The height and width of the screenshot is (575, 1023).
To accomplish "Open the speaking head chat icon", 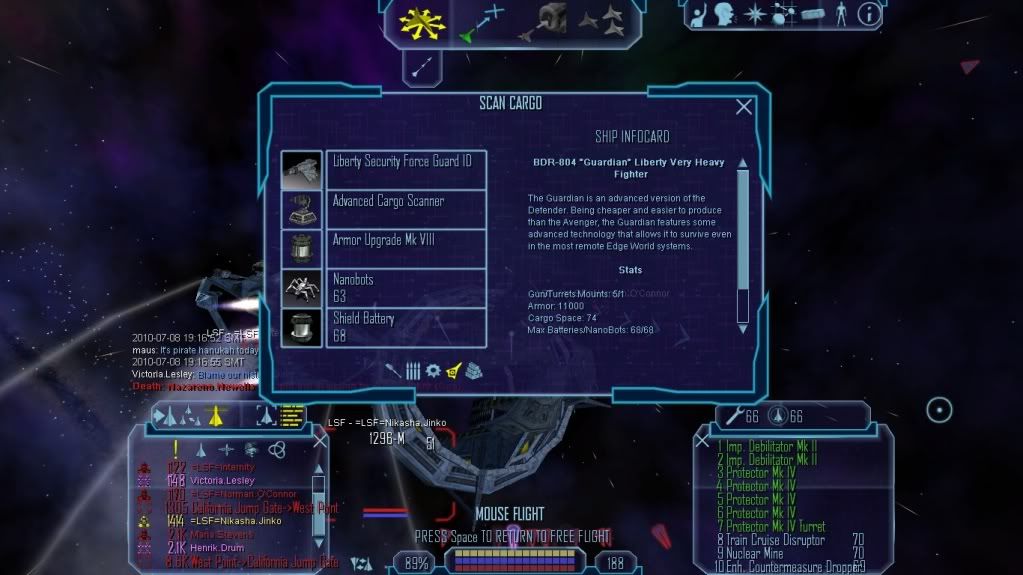I will (724, 14).
